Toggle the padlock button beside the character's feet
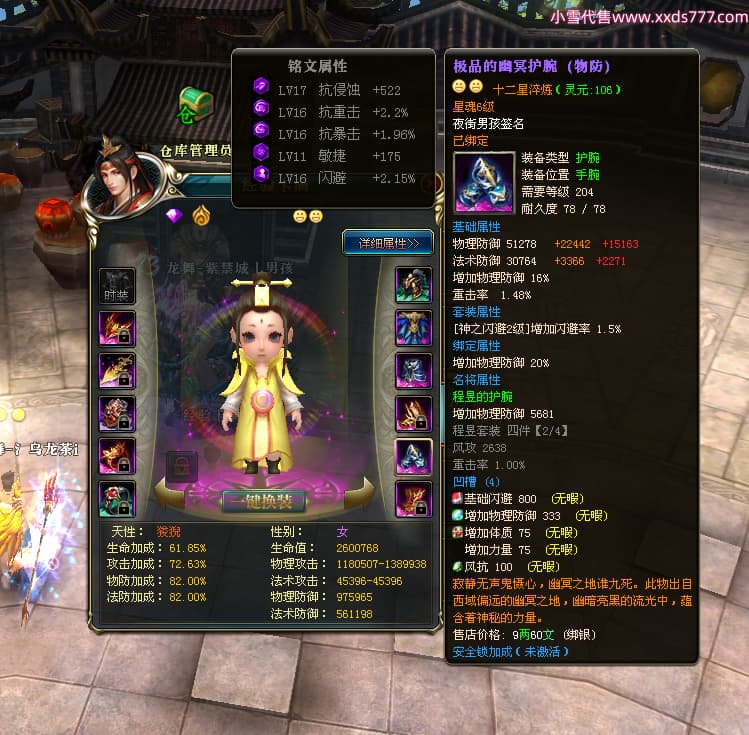The image size is (749, 735). (181, 467)
